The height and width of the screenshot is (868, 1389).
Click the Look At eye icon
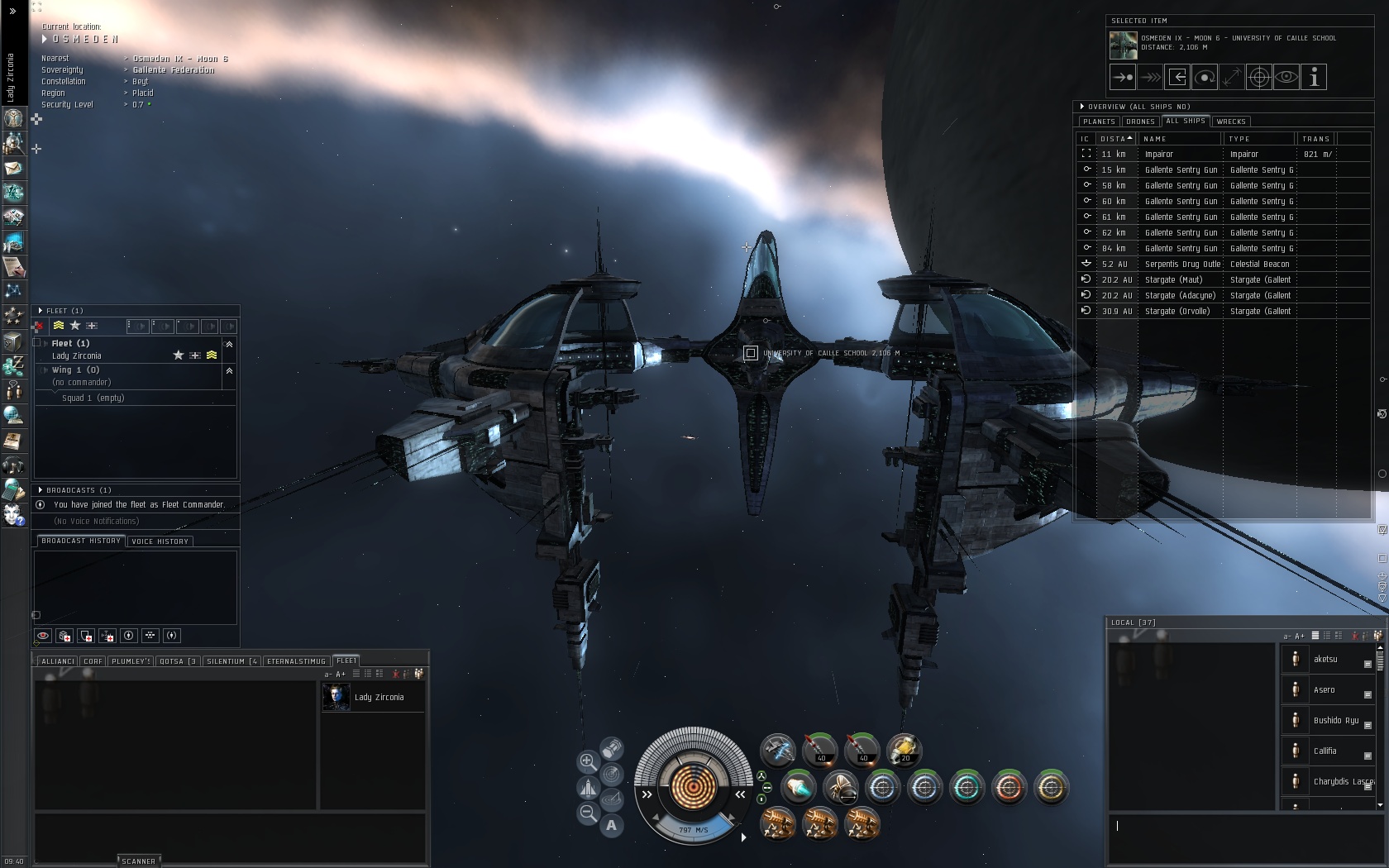(1286, 78)
